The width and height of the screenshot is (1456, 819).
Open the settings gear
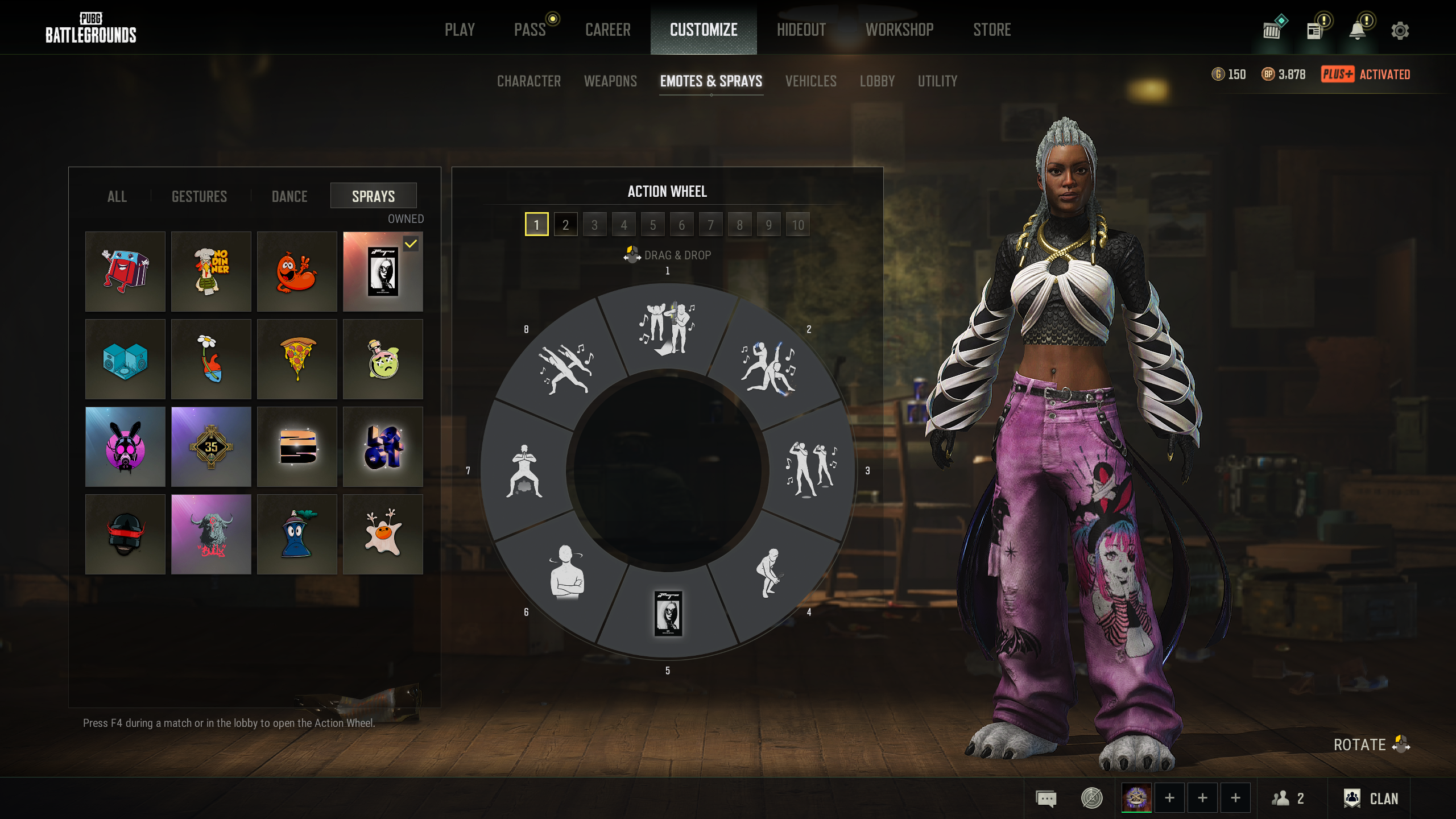tap(1400, 31)
